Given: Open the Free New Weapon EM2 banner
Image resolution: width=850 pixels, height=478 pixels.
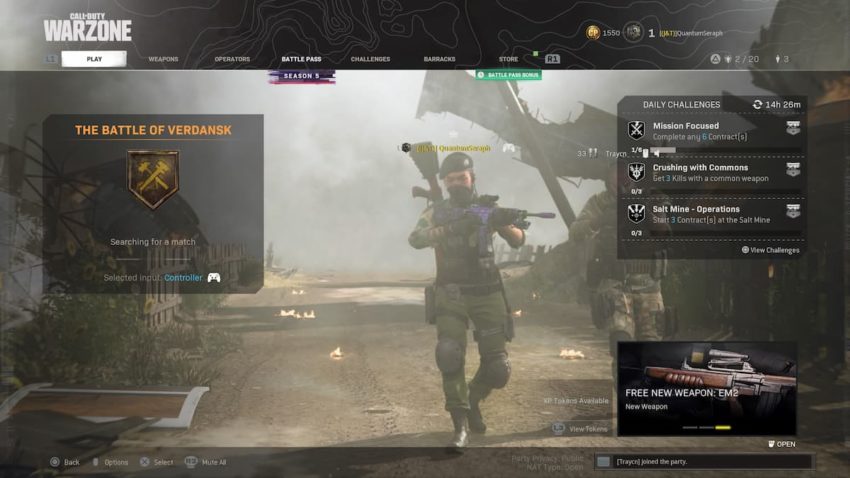Looking at the screenshot, I should [x=707, y=388].
